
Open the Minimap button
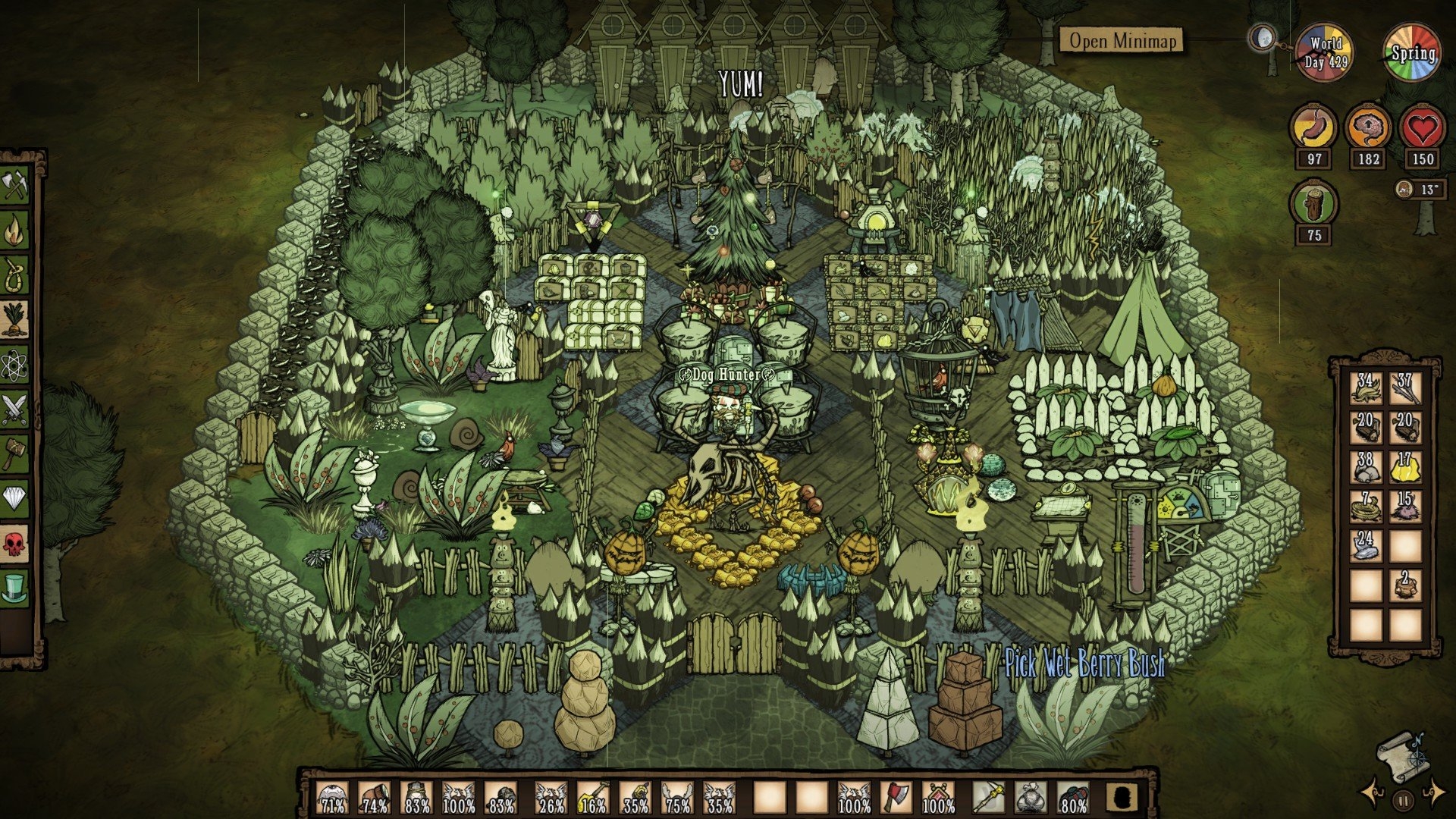(1120, 40)
